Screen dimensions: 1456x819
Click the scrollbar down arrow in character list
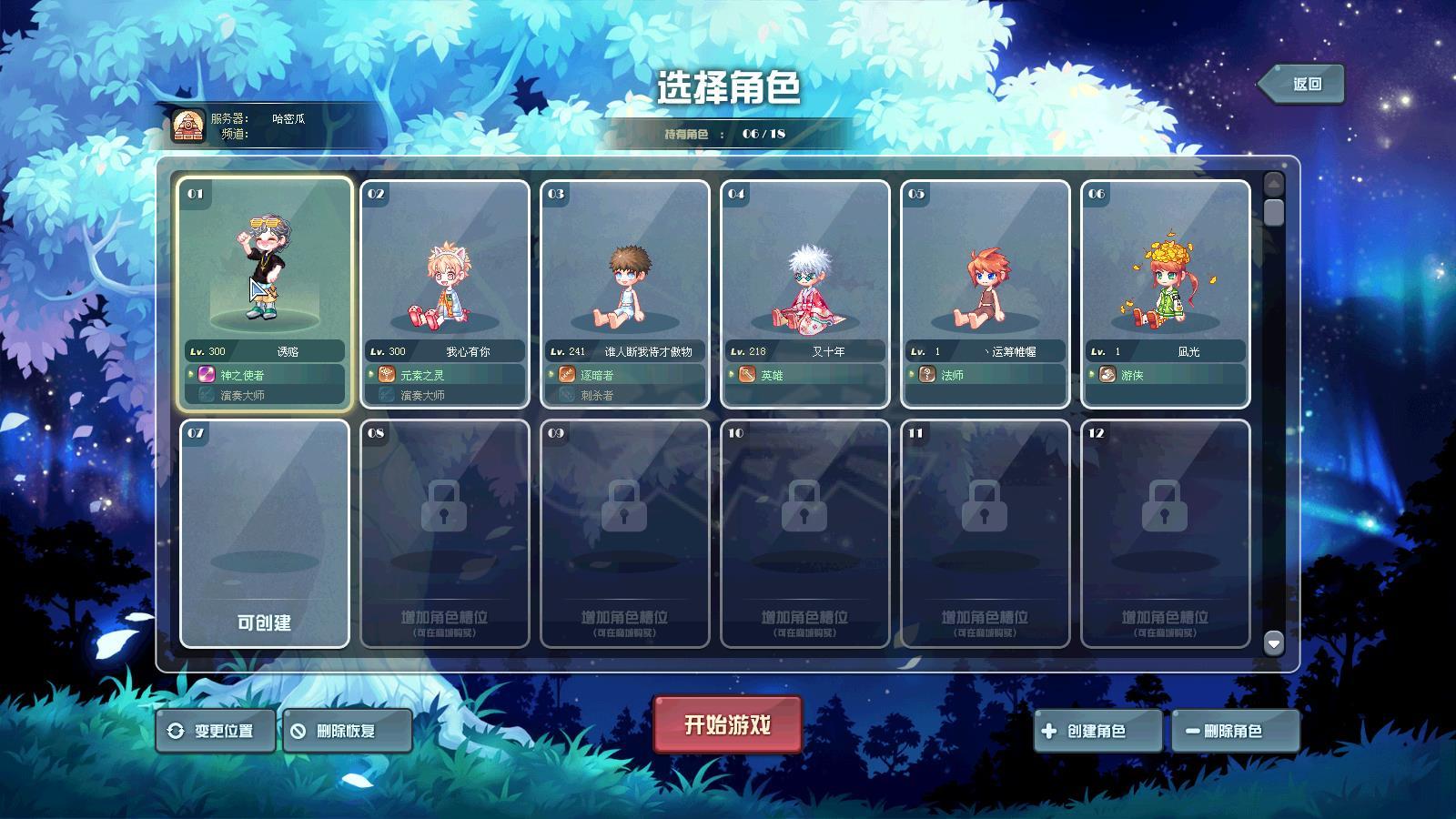(1273, 643)
